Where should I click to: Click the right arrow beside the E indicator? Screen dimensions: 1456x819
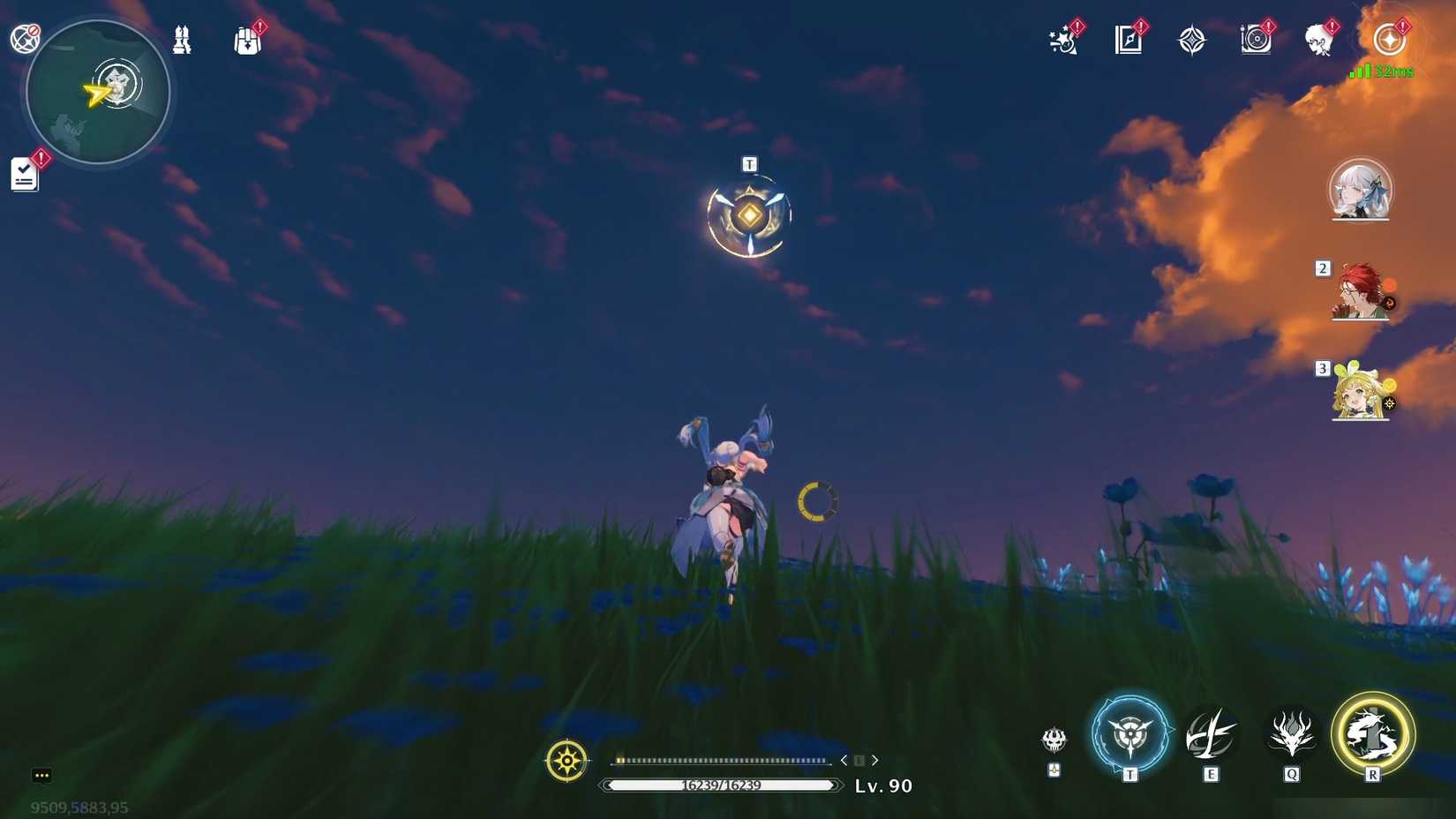tap(874, 759)
